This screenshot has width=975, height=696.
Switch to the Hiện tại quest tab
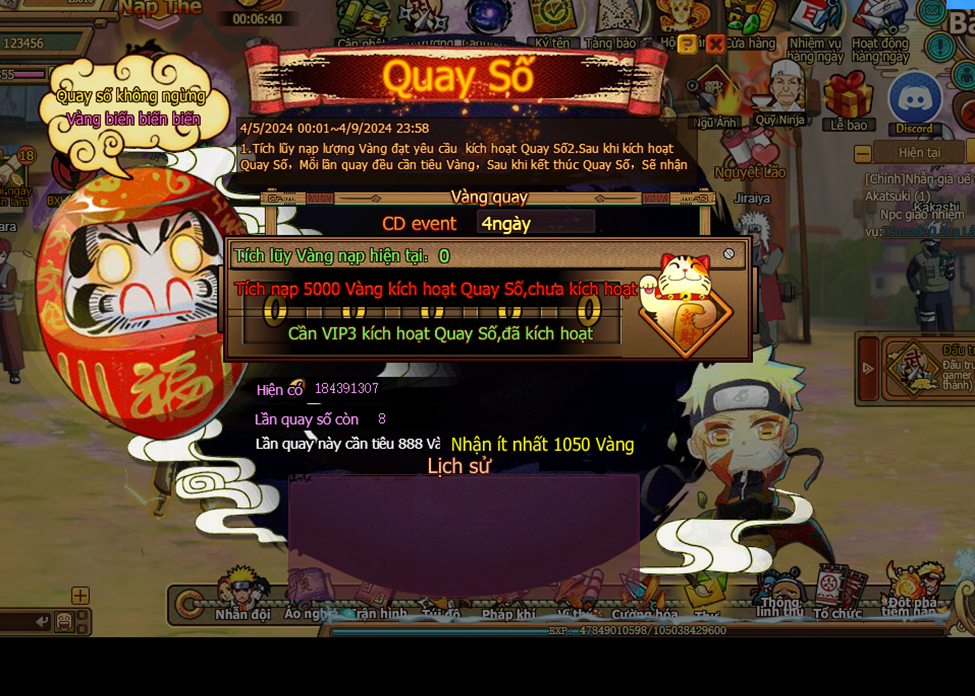point(919,153)
